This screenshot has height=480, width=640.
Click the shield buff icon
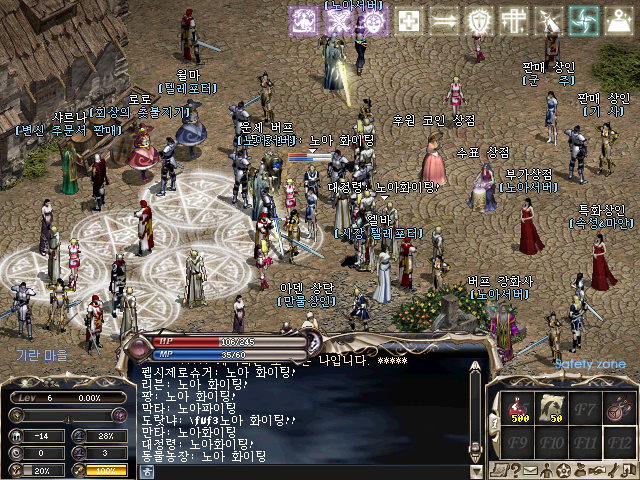click(482, 20)
